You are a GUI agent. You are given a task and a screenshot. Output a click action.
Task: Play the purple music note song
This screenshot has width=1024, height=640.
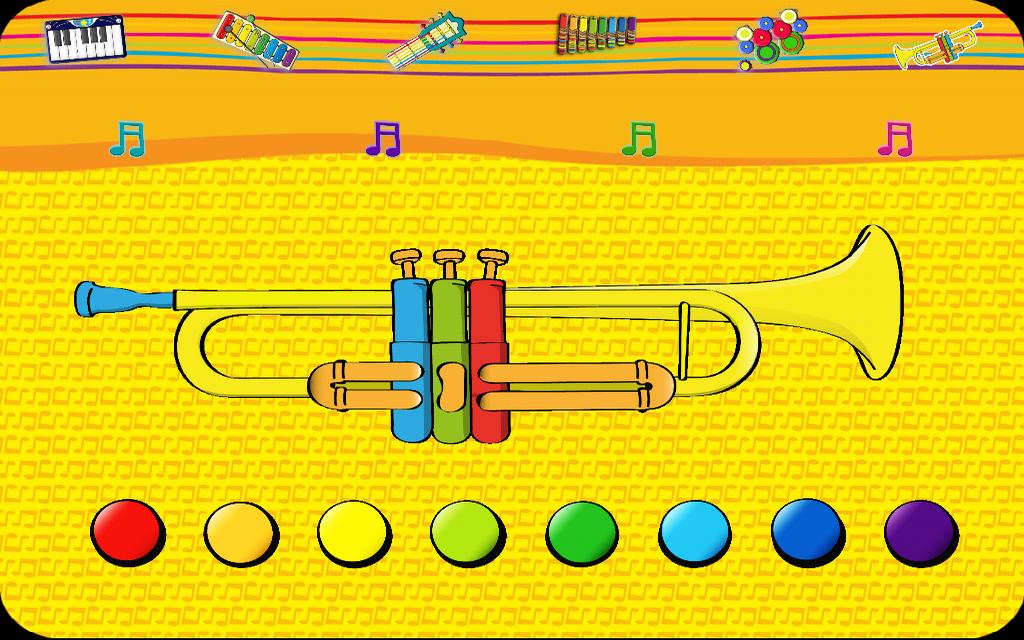click(x=383, y=139)
